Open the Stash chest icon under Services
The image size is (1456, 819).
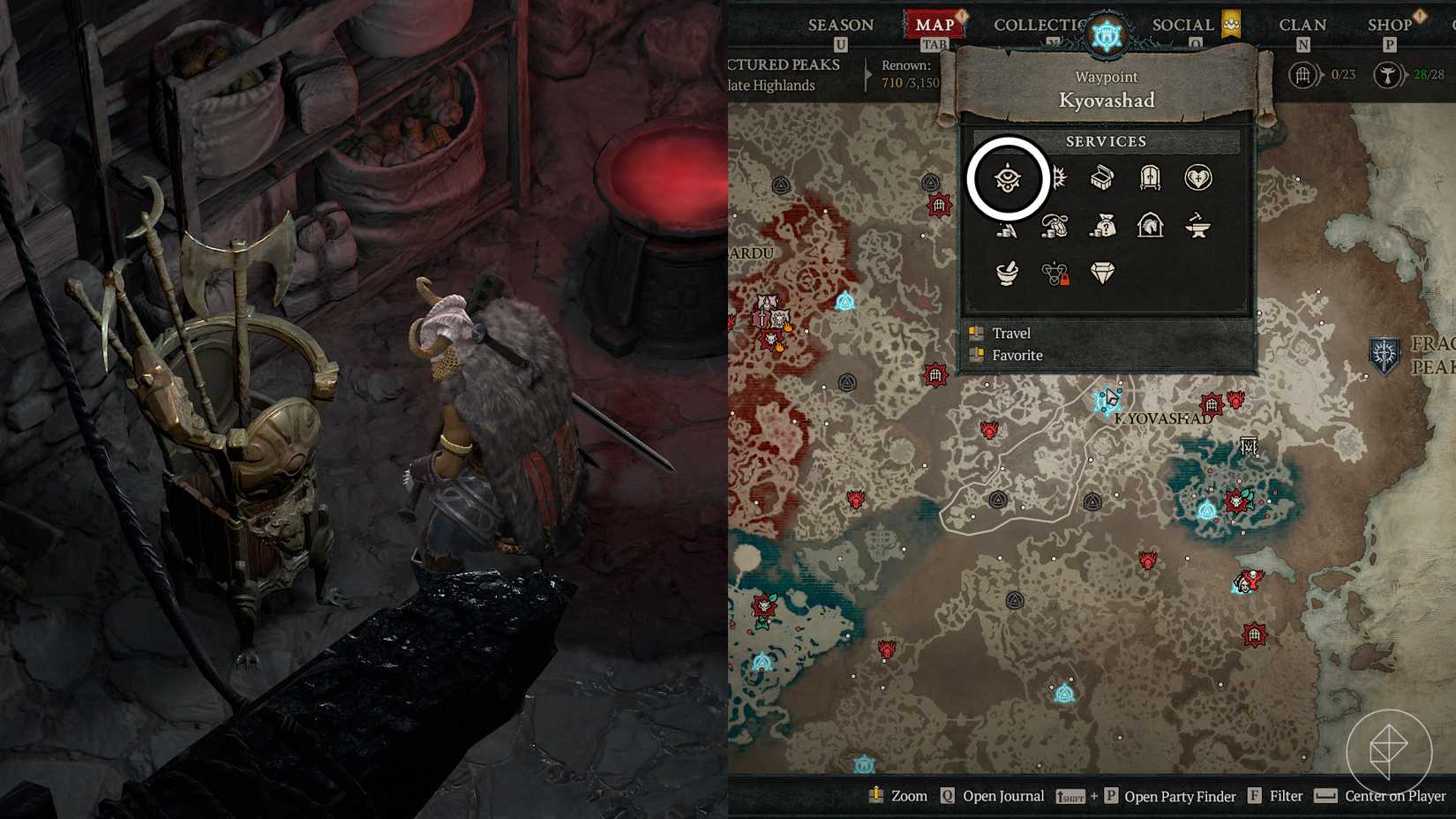pos(1102,177)
